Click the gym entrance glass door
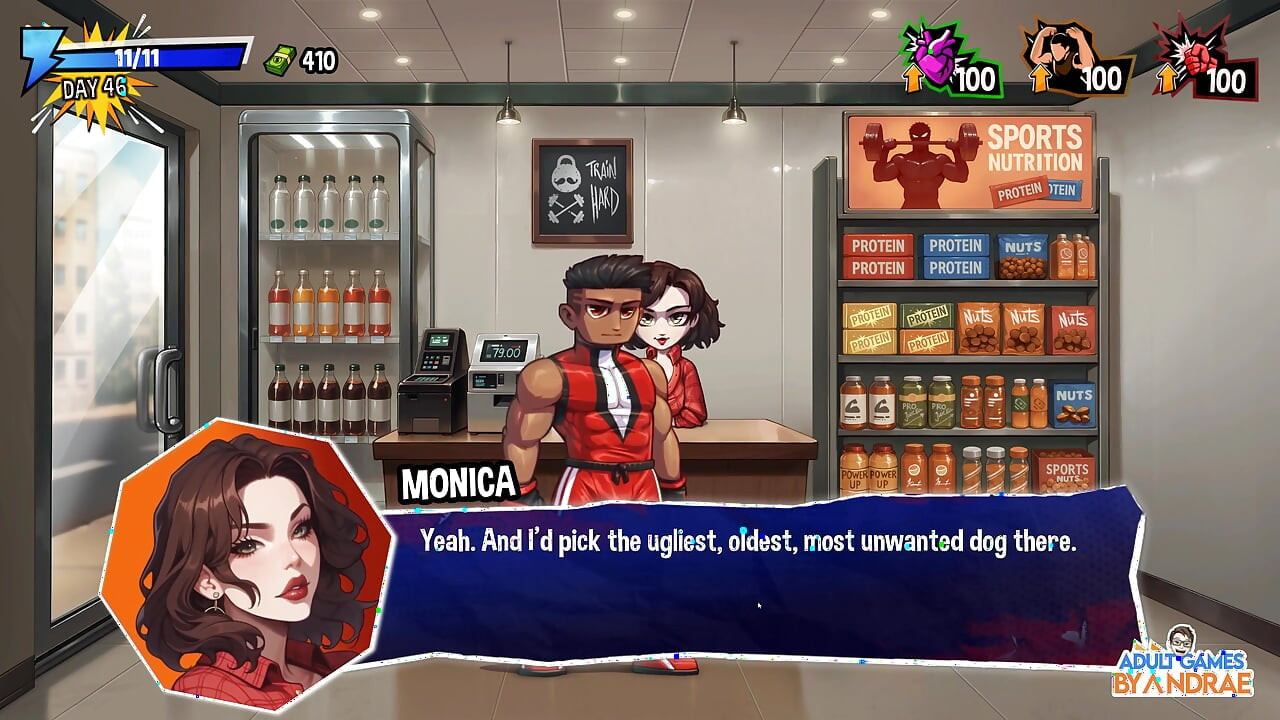1280x720 pixels. point(110,330)
